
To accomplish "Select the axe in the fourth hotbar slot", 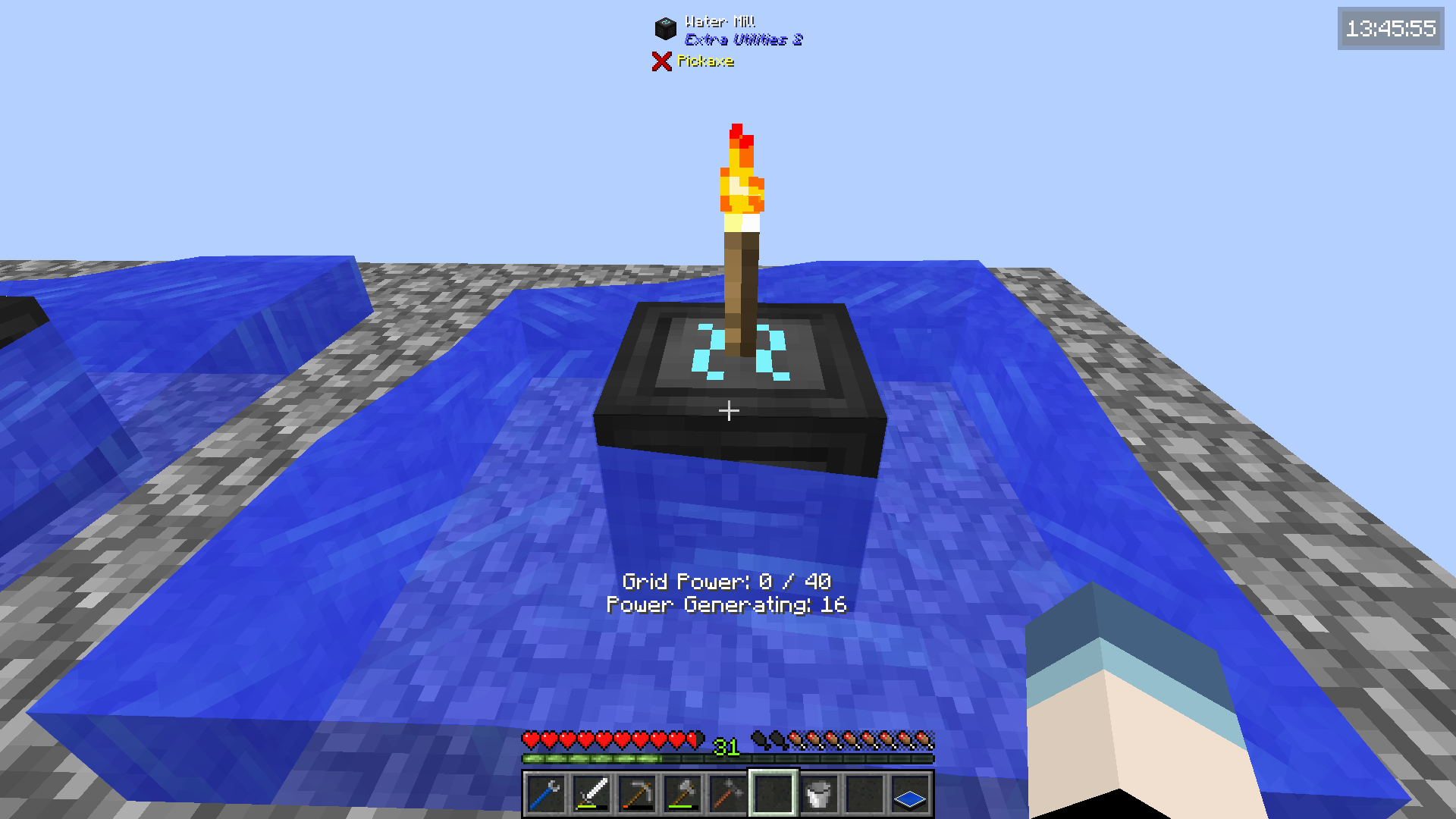I will 682,795.
